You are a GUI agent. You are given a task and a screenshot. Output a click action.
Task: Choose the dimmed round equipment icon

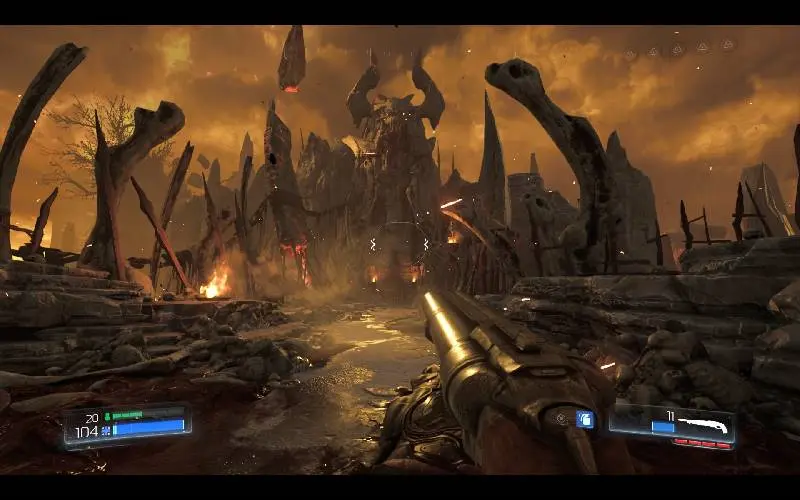pos(562,418)
